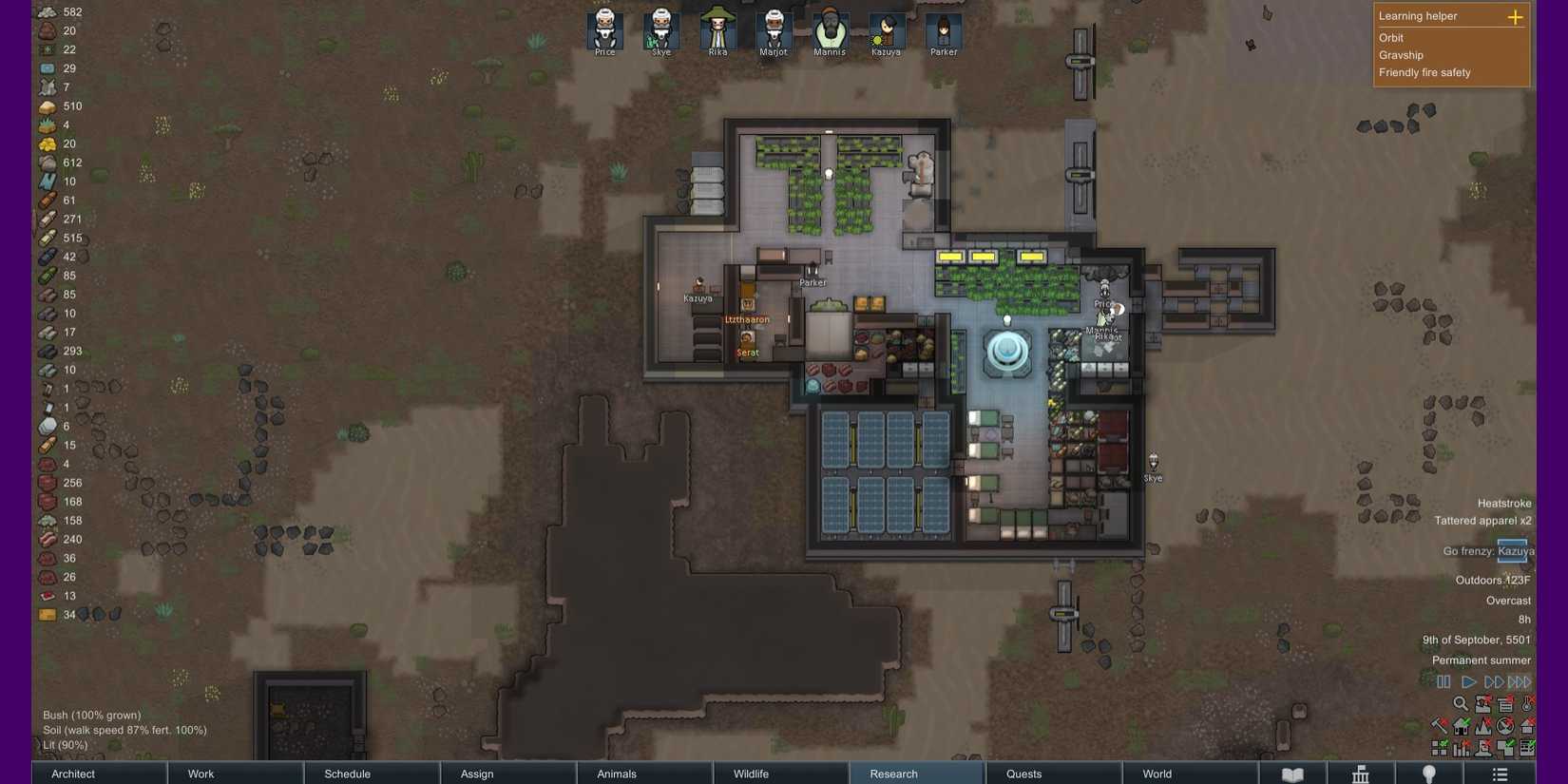Pause the game with the pause icon
The height and width of the screenshot is (784, 1568).
[x=1444, y=681]
